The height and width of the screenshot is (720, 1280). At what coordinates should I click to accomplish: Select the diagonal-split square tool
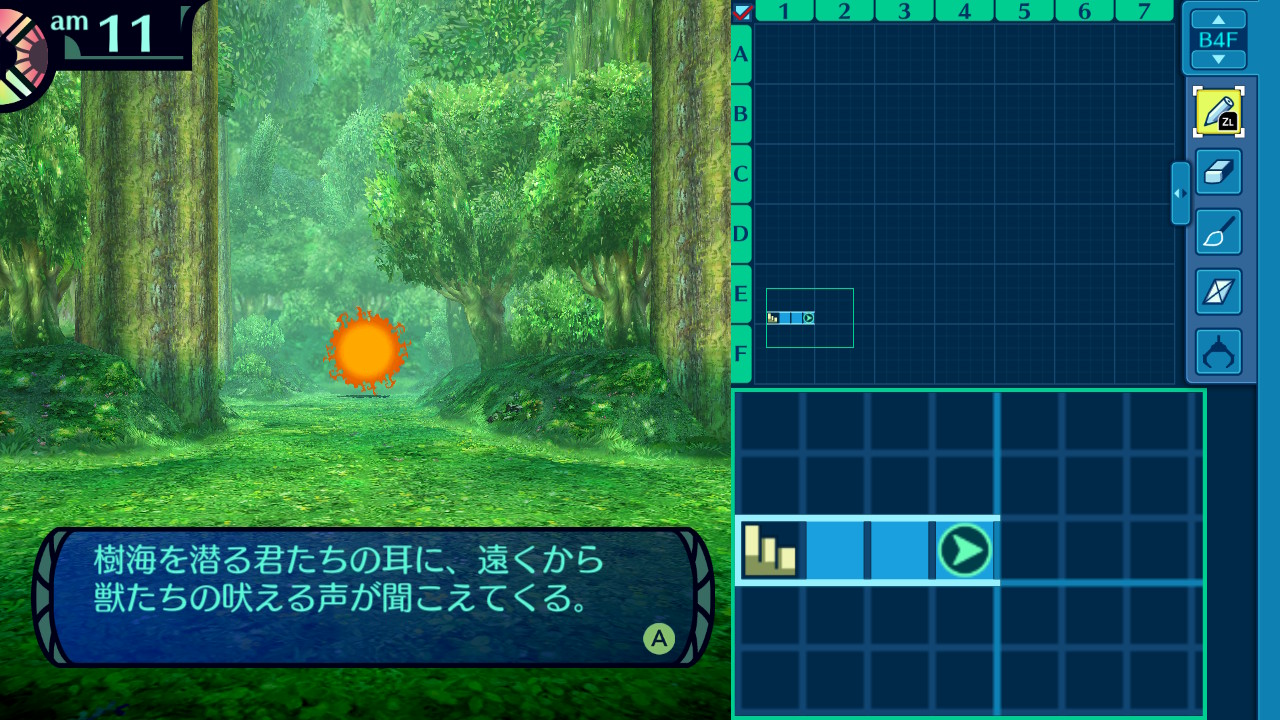(x=1218, y=292)
